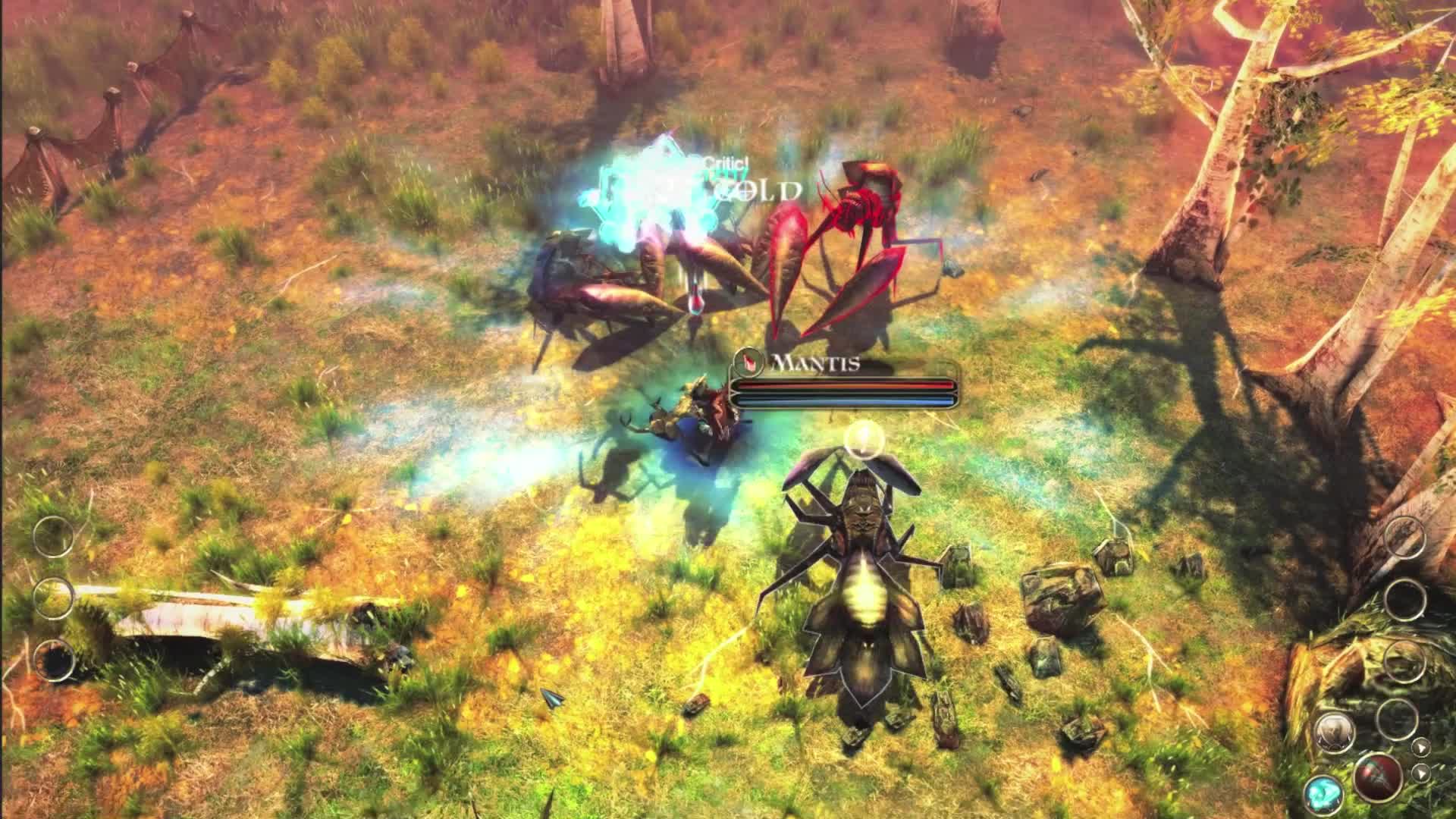Open the skill page arrow above the minimap orb

(x=1421, y=748)
